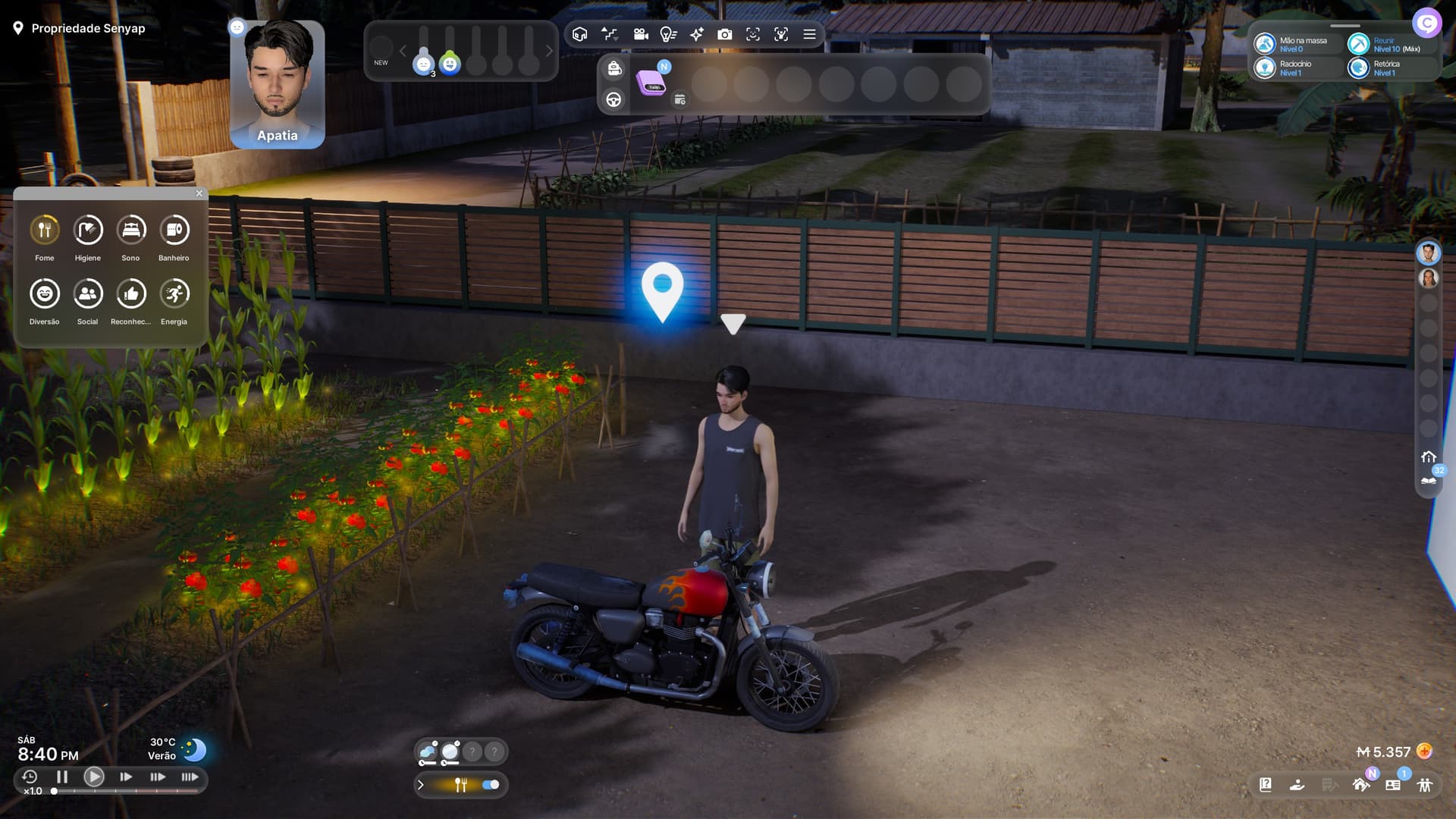Open the Apatia character portrait
The width and height of the screenshot is (1456, 819).
[278, 83]
